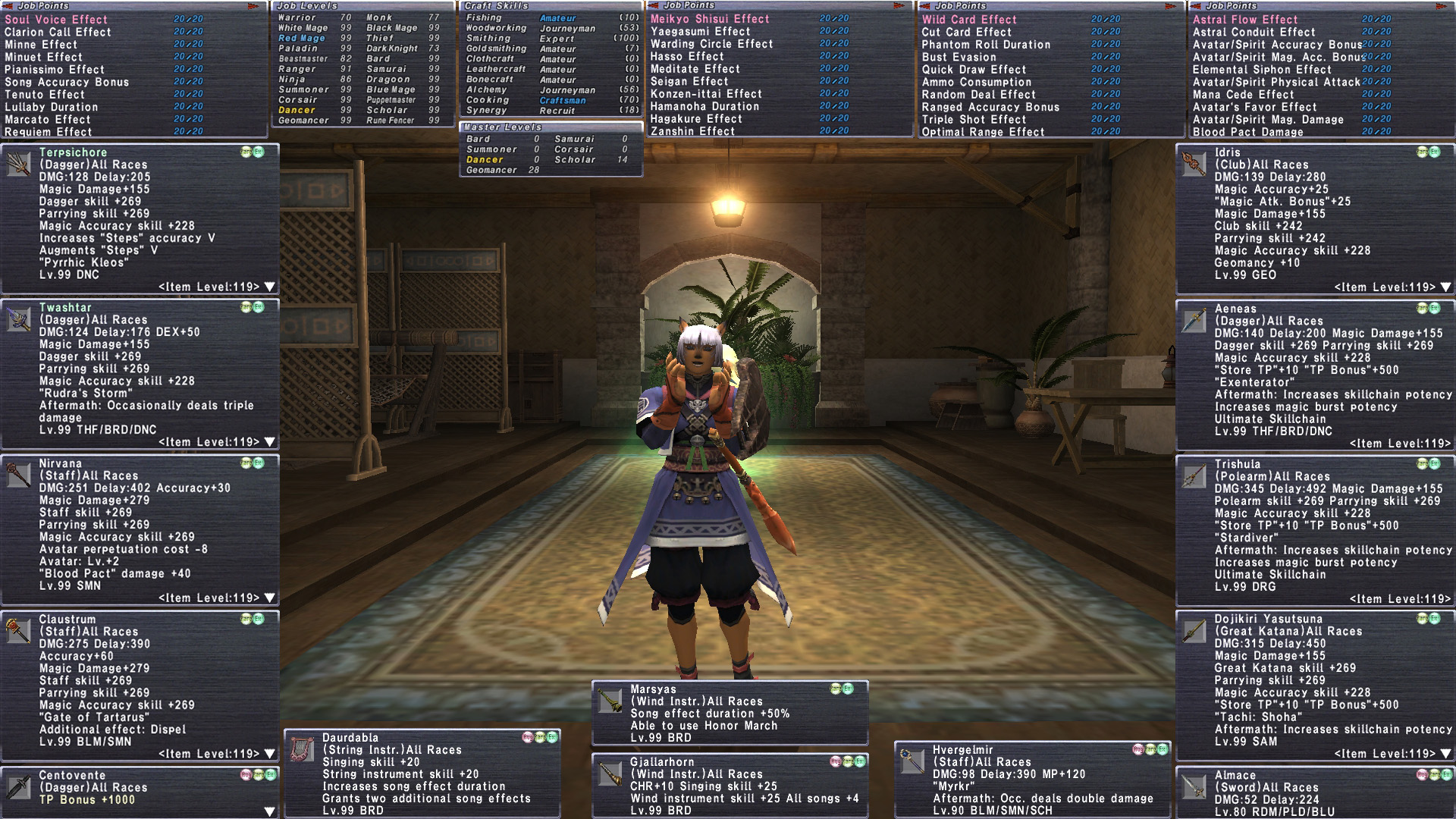Choose the Trishula polearm icon
The image size is (1456, 819).
tap(1194, 475)
